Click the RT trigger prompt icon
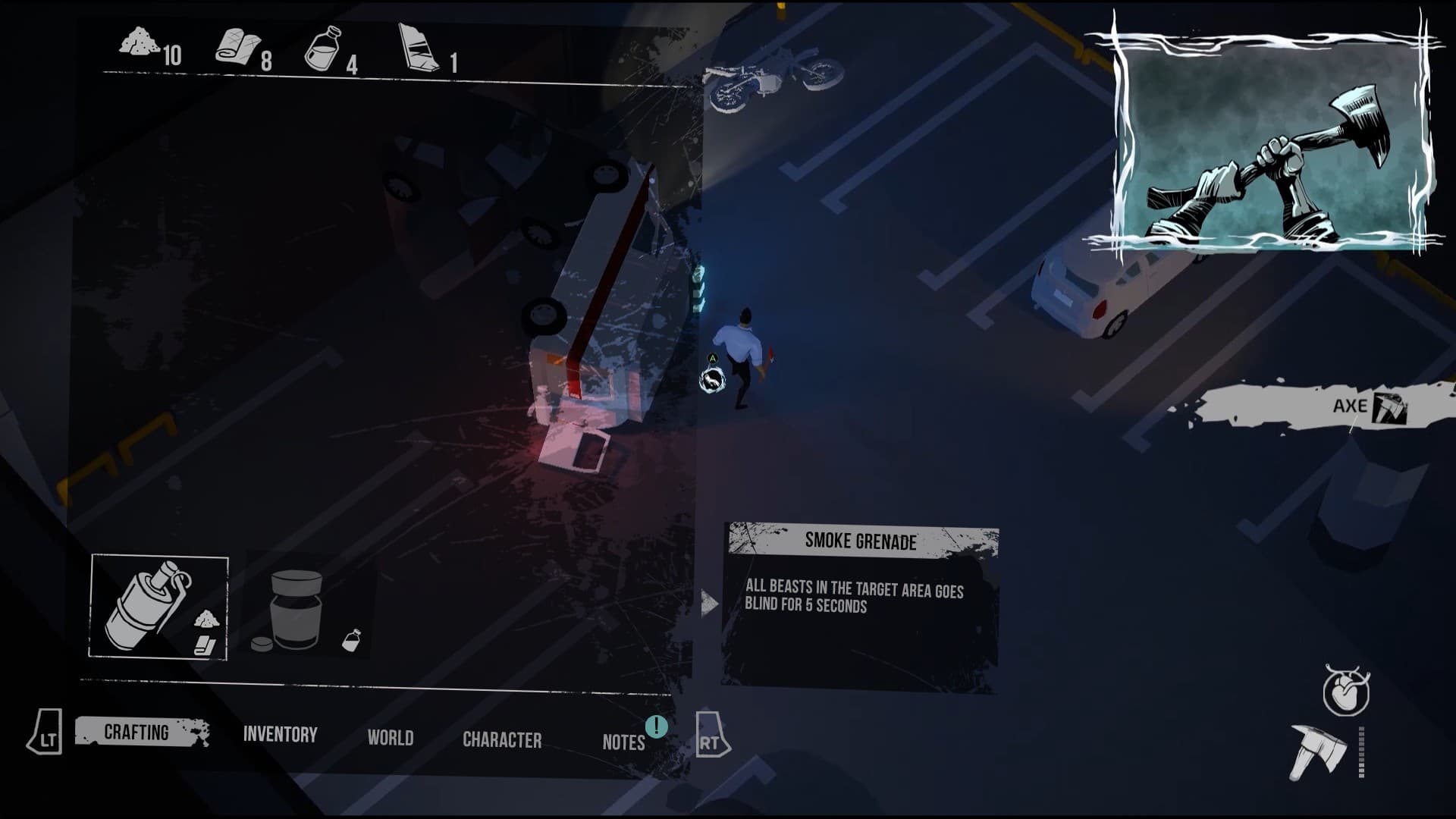Image resolution: width=1456 pixels, height=819 pixels. 708,734
